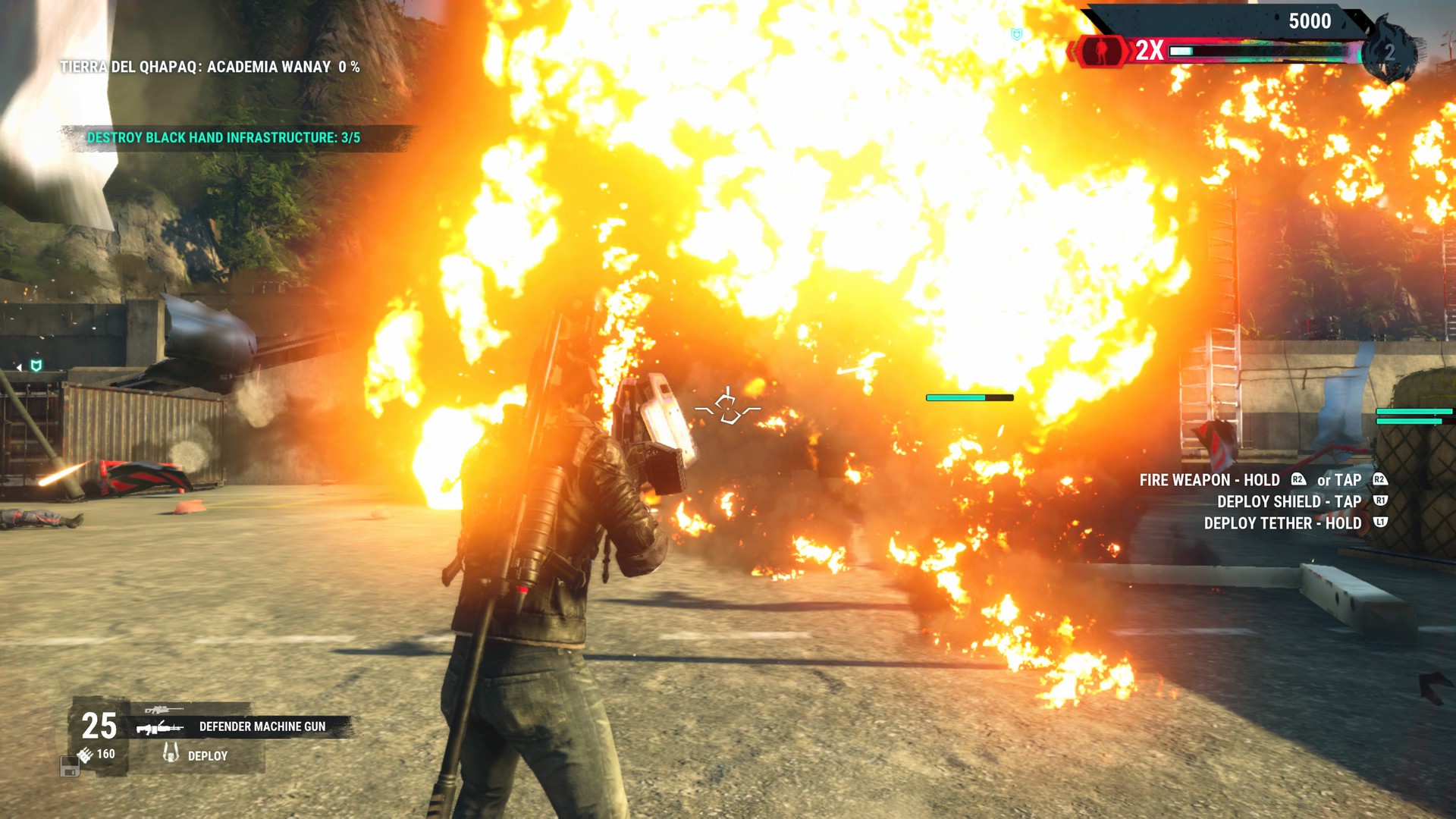This screenshot has width=1456, height=819.
Task: Select the teal shield marker beside the container
Action: [x=36, y=366]
